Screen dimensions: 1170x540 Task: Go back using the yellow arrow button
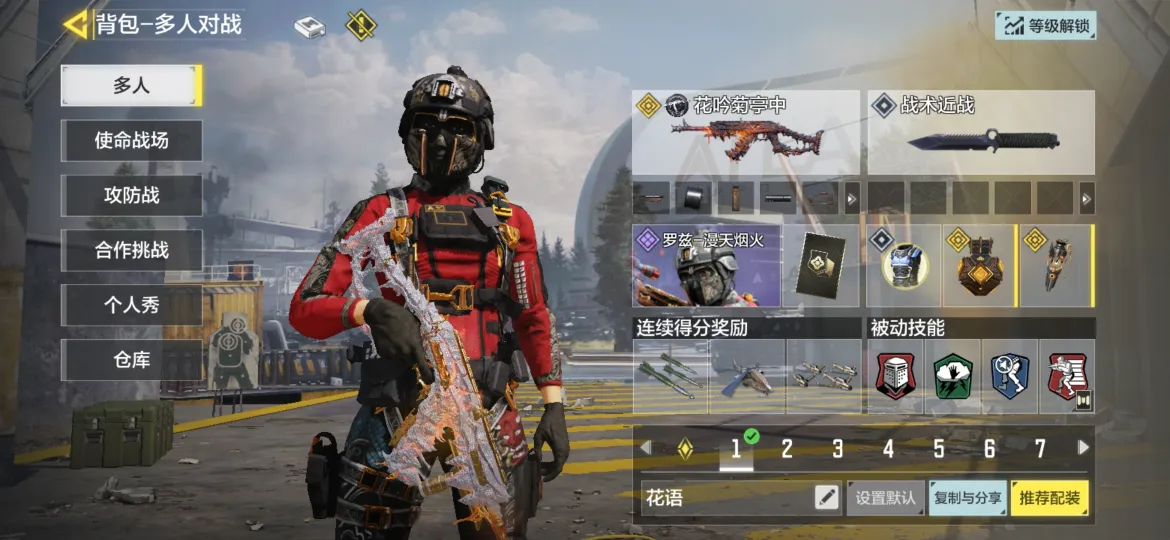coord(75,24)
